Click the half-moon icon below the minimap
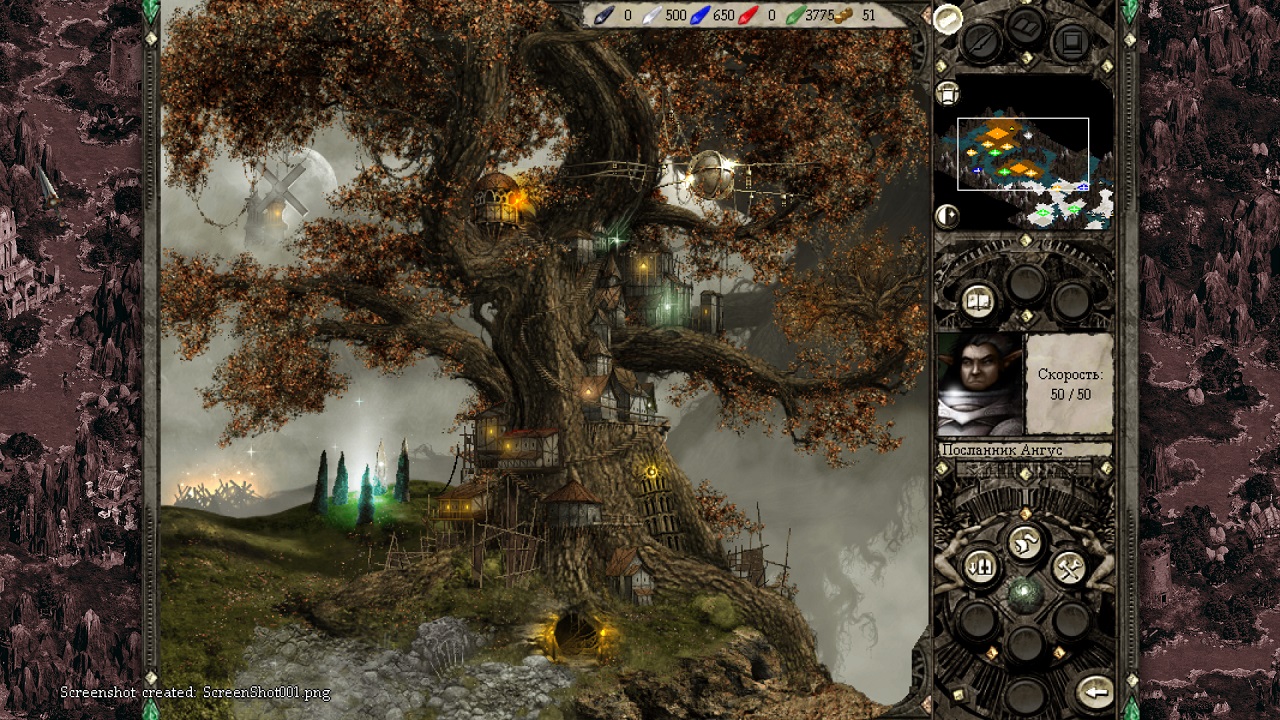 (946, 215)
